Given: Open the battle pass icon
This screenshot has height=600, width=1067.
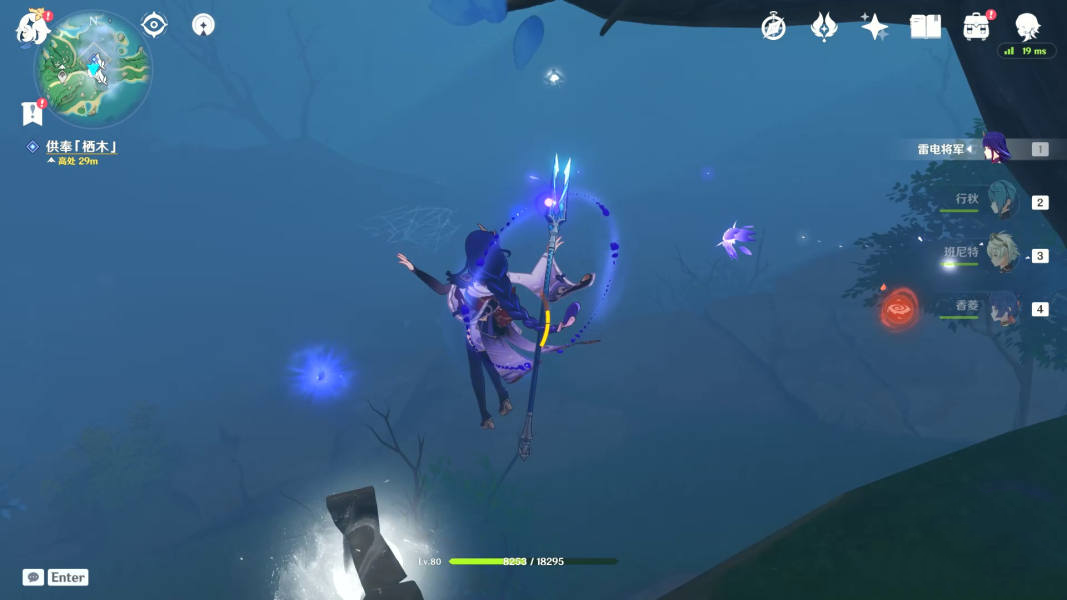Looking at the screenshot, I should (823, 27).
